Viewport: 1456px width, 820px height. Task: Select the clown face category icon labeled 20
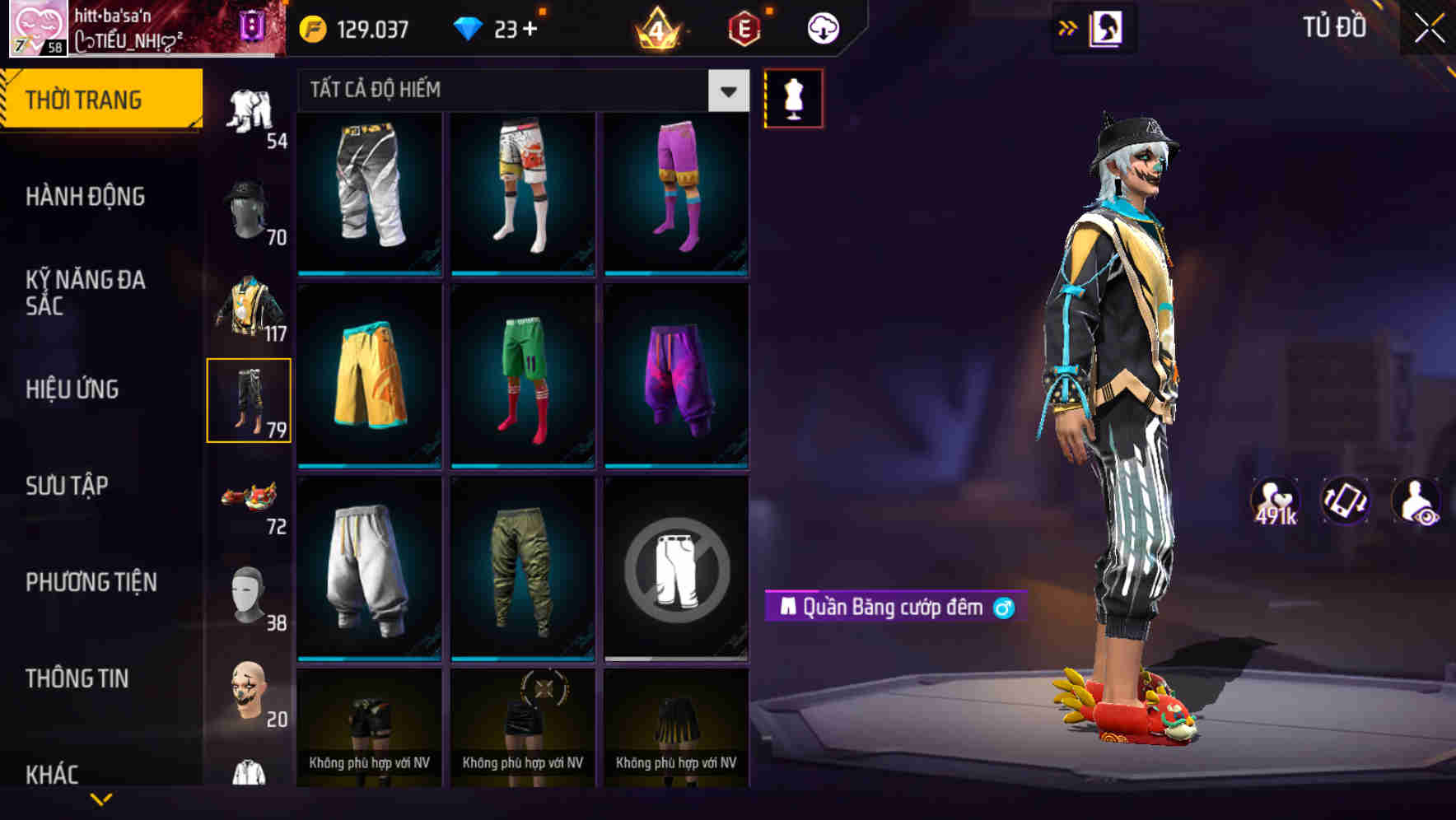click(x=250, y=696)
